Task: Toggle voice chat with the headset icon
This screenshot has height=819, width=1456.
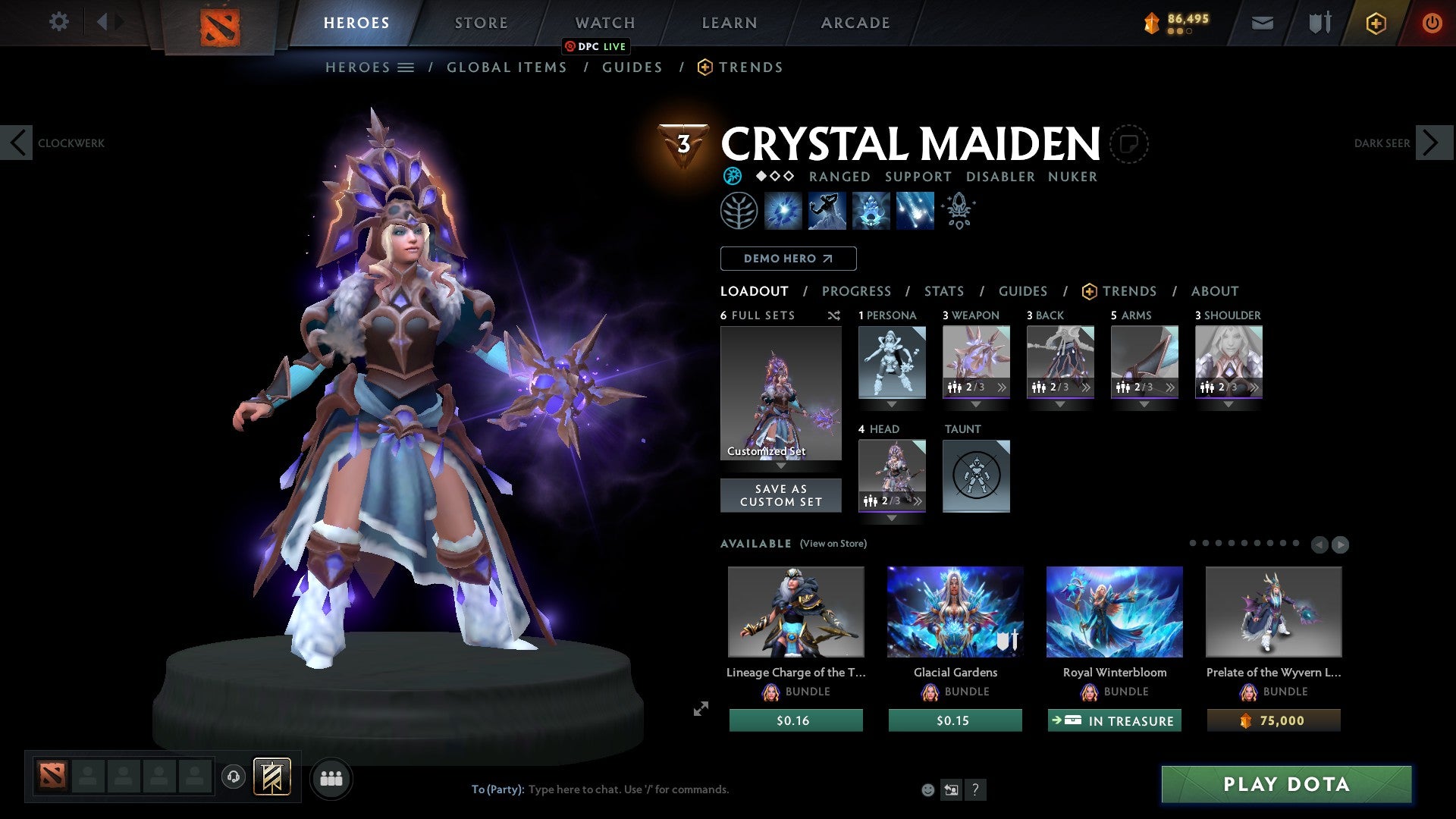Action: click(x=234, y=778)
